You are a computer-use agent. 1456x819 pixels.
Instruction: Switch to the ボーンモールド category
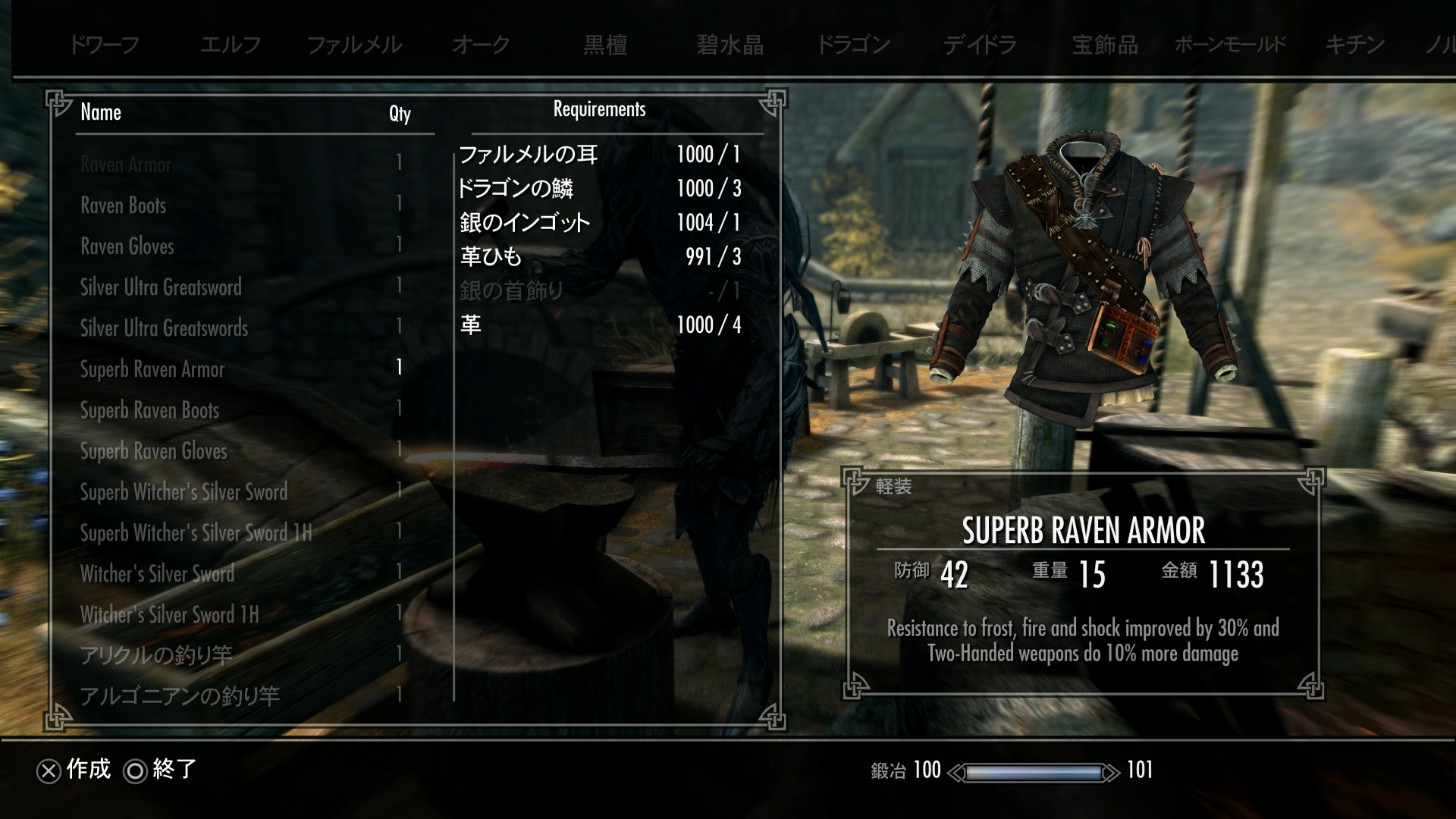click(1230, 45)
